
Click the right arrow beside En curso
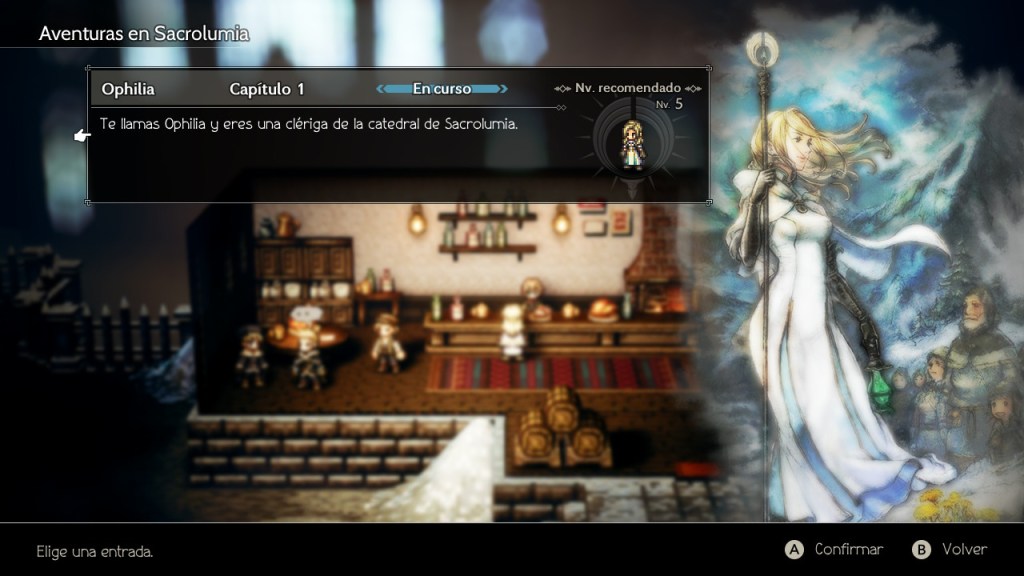(x=502, y=89)
